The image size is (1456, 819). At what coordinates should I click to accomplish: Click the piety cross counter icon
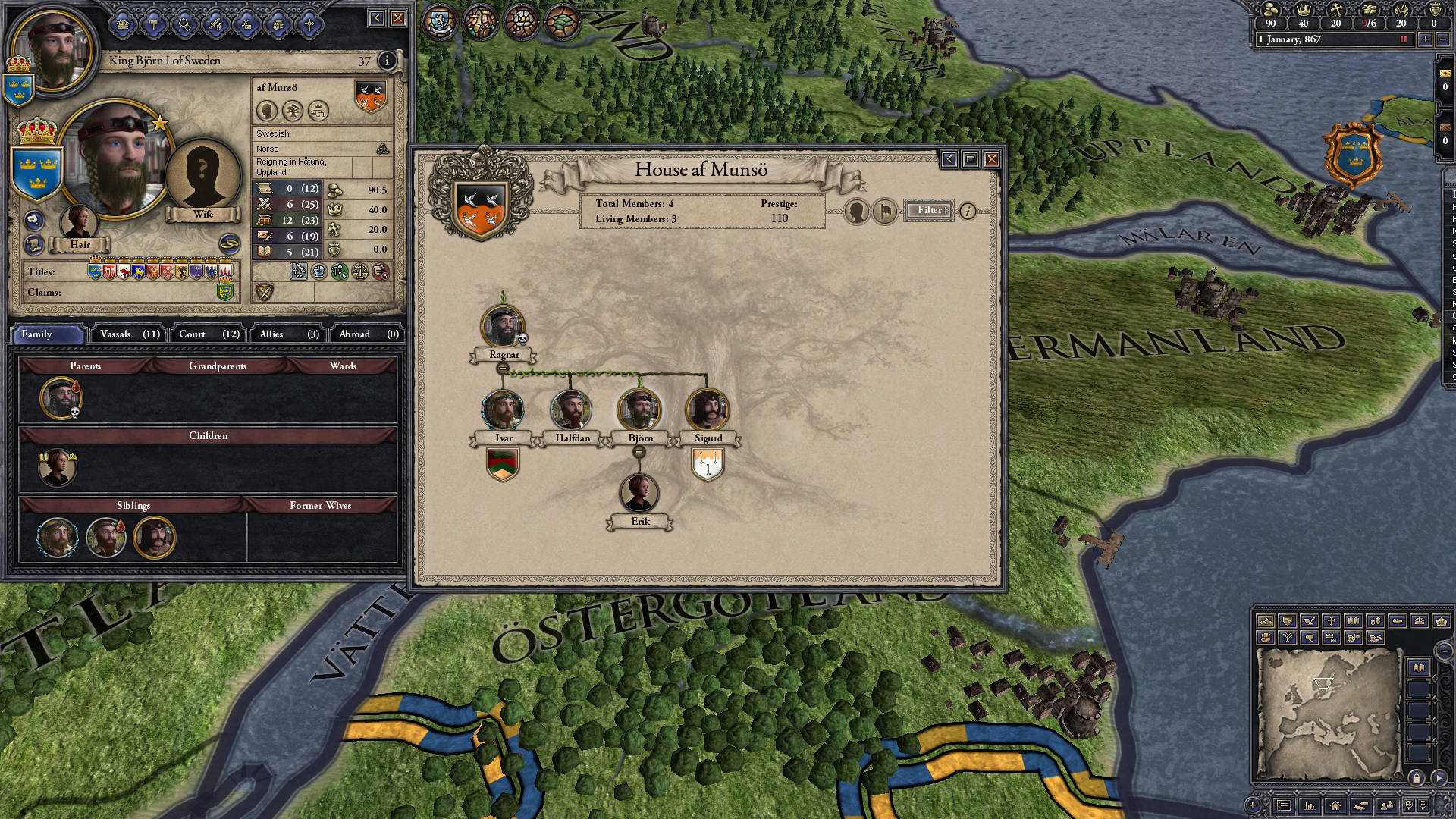1338,11
